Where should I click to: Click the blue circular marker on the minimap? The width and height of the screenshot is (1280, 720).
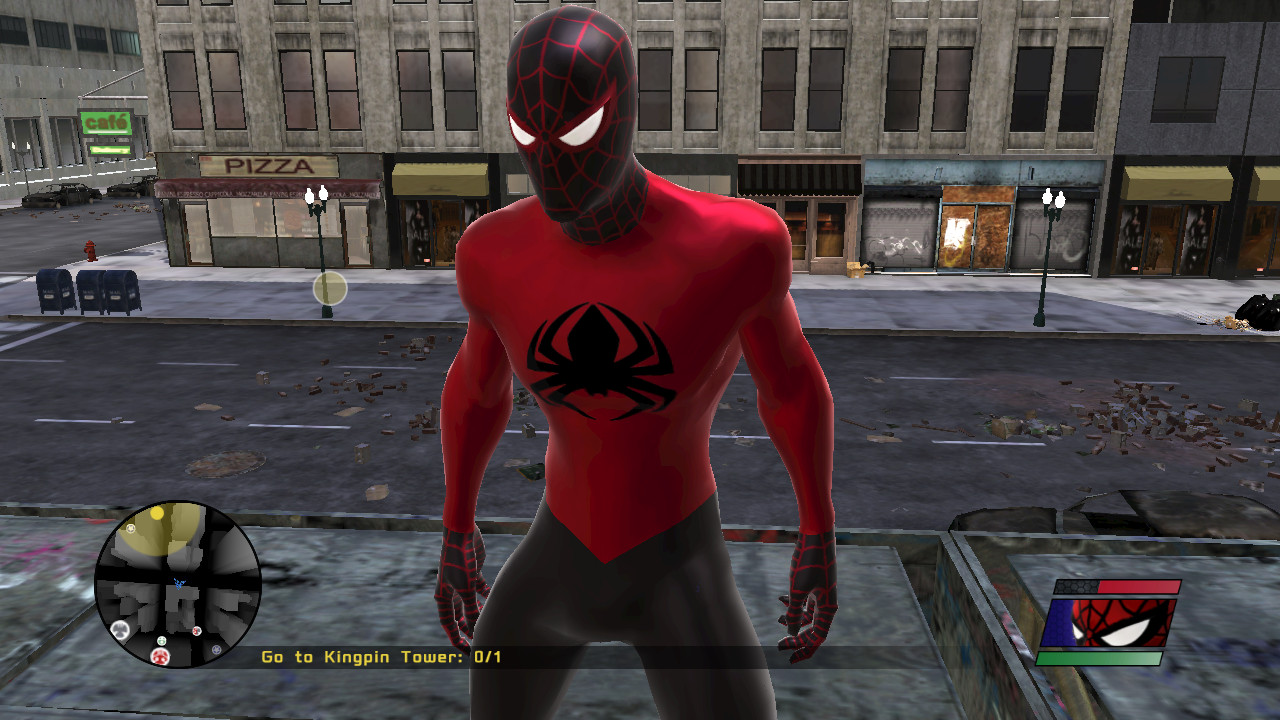tap(216, 649)
